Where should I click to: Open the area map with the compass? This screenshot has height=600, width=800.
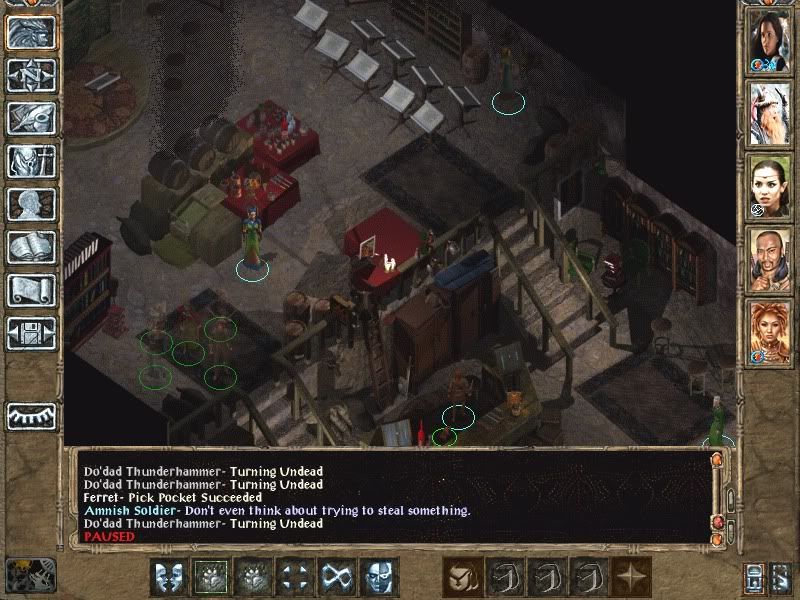tap(31, 75)
